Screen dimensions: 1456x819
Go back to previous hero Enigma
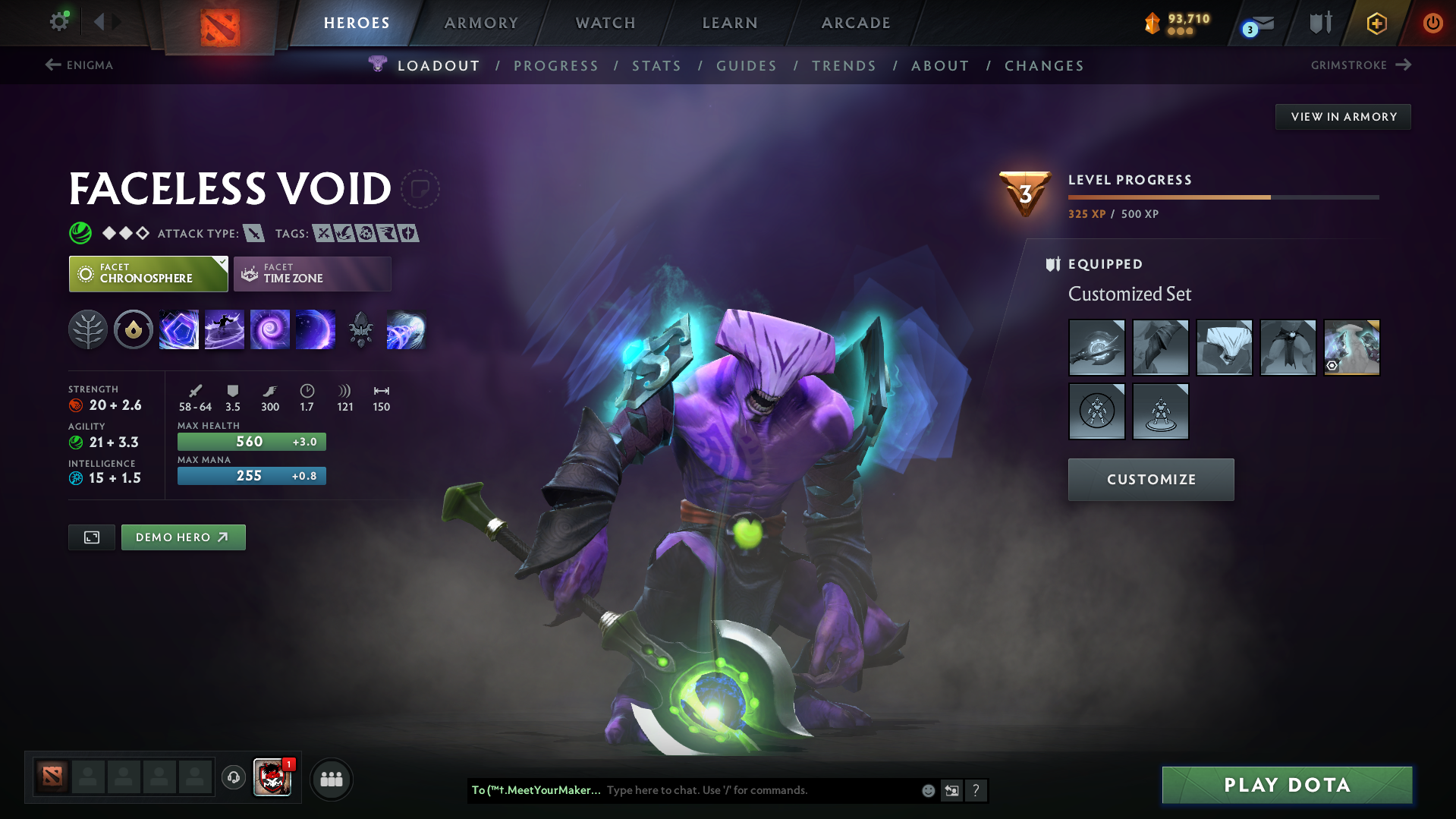coord(79,65)
